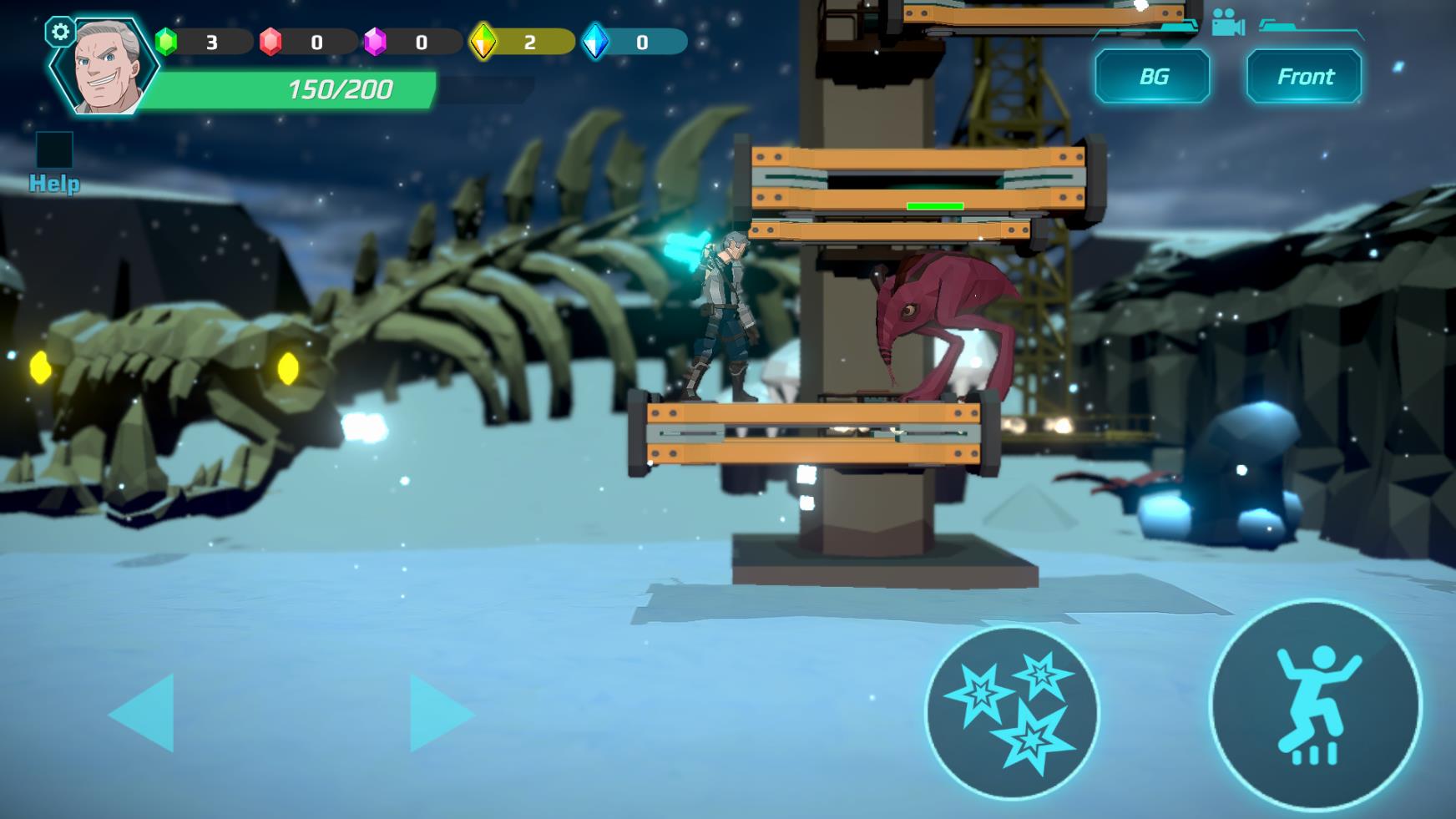Move left with the left arrow
This screenshot has height=819, width=1456.
144,713
